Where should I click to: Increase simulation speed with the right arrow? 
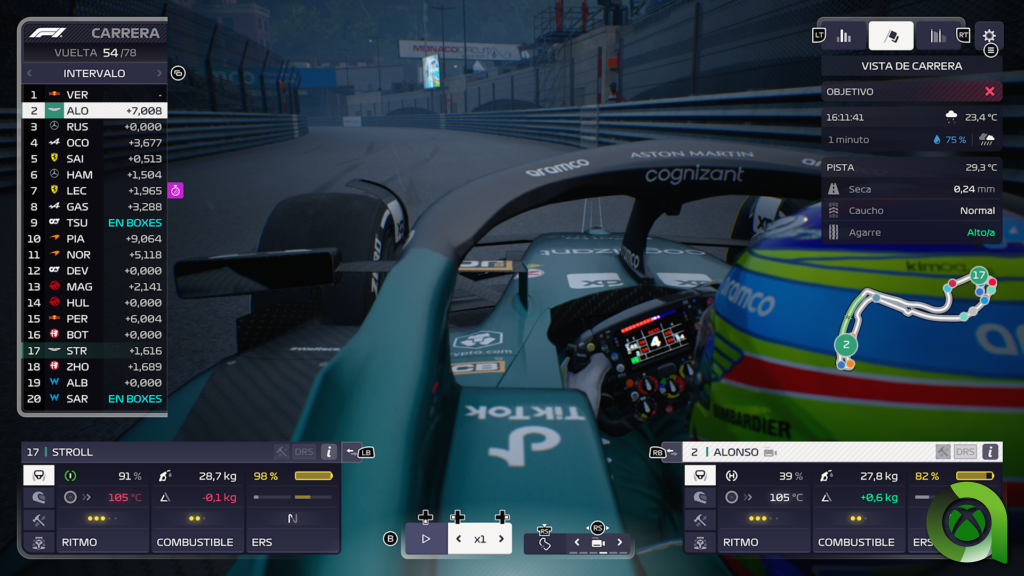point(501,539)
